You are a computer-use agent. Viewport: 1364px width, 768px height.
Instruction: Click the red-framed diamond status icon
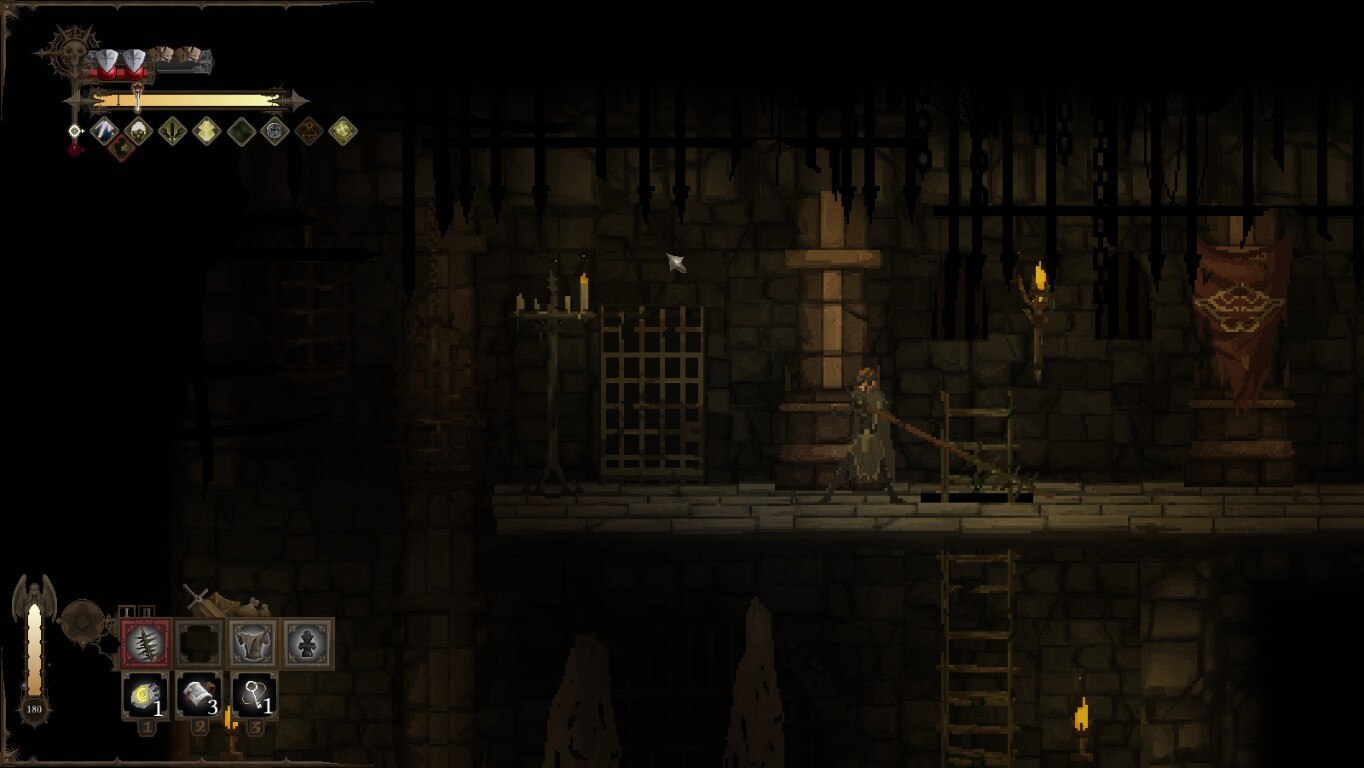tap(121, 148)
